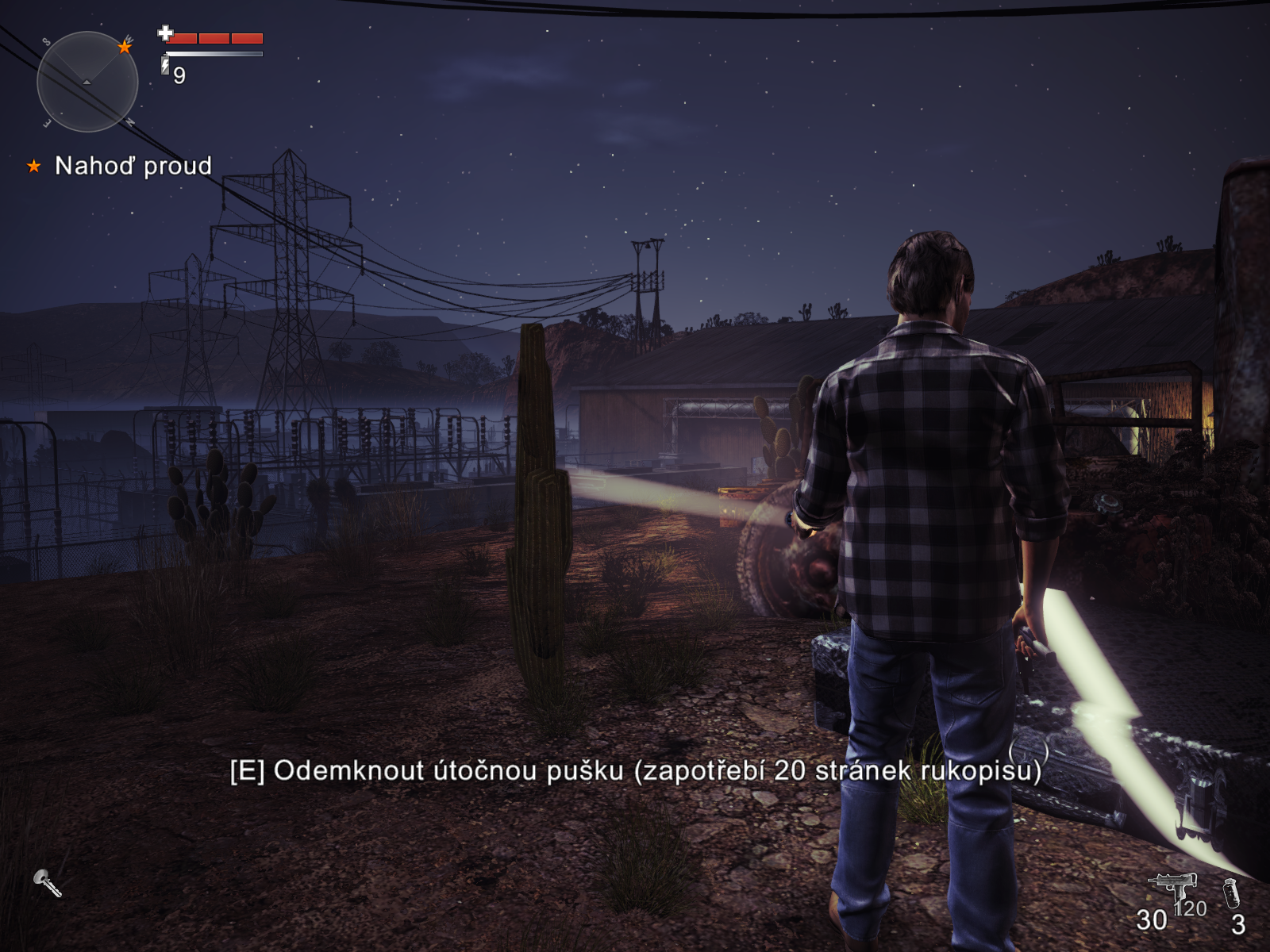Screen dimensions: 1270x952
Task: Click the orange star marker on the radar
Action: pyautogui.click(x=125, y=47)
